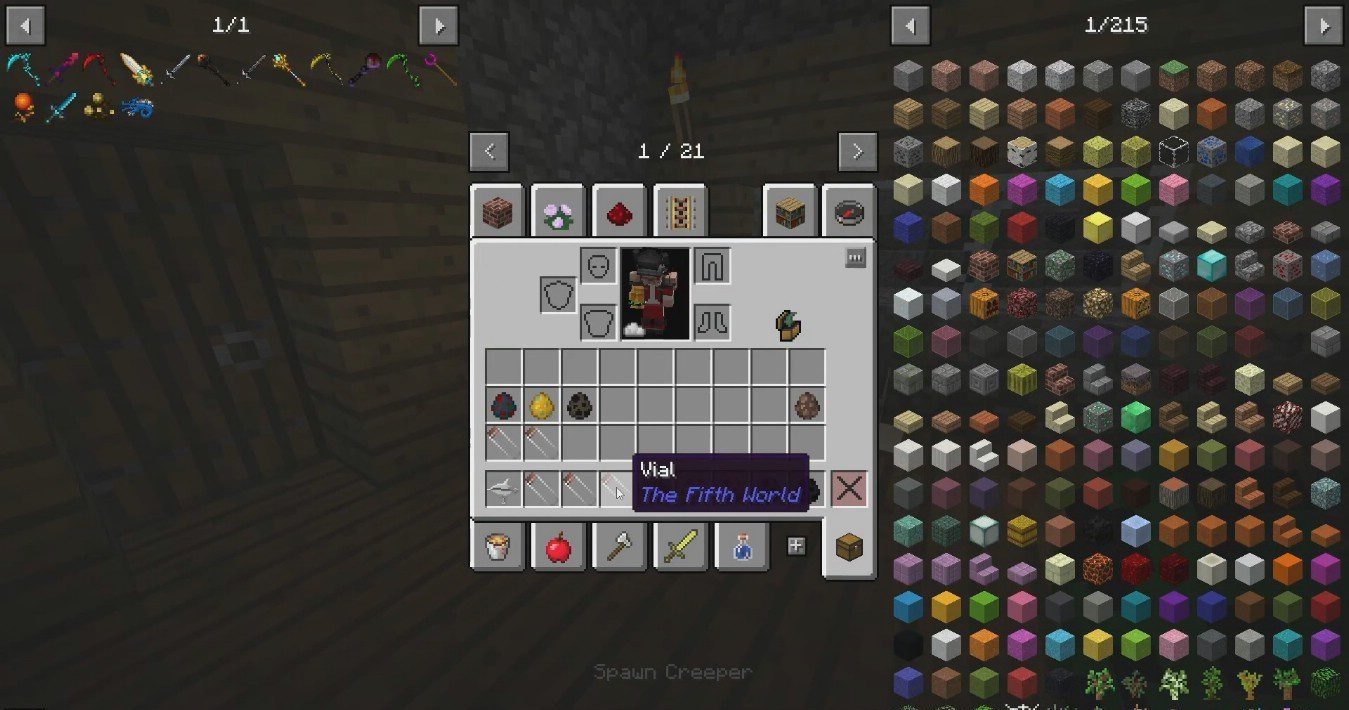Image resolution: width=1349 pixels, height=710 pixels.
Task: Select the Transportation rail tab
Action: tap(680, 212)
